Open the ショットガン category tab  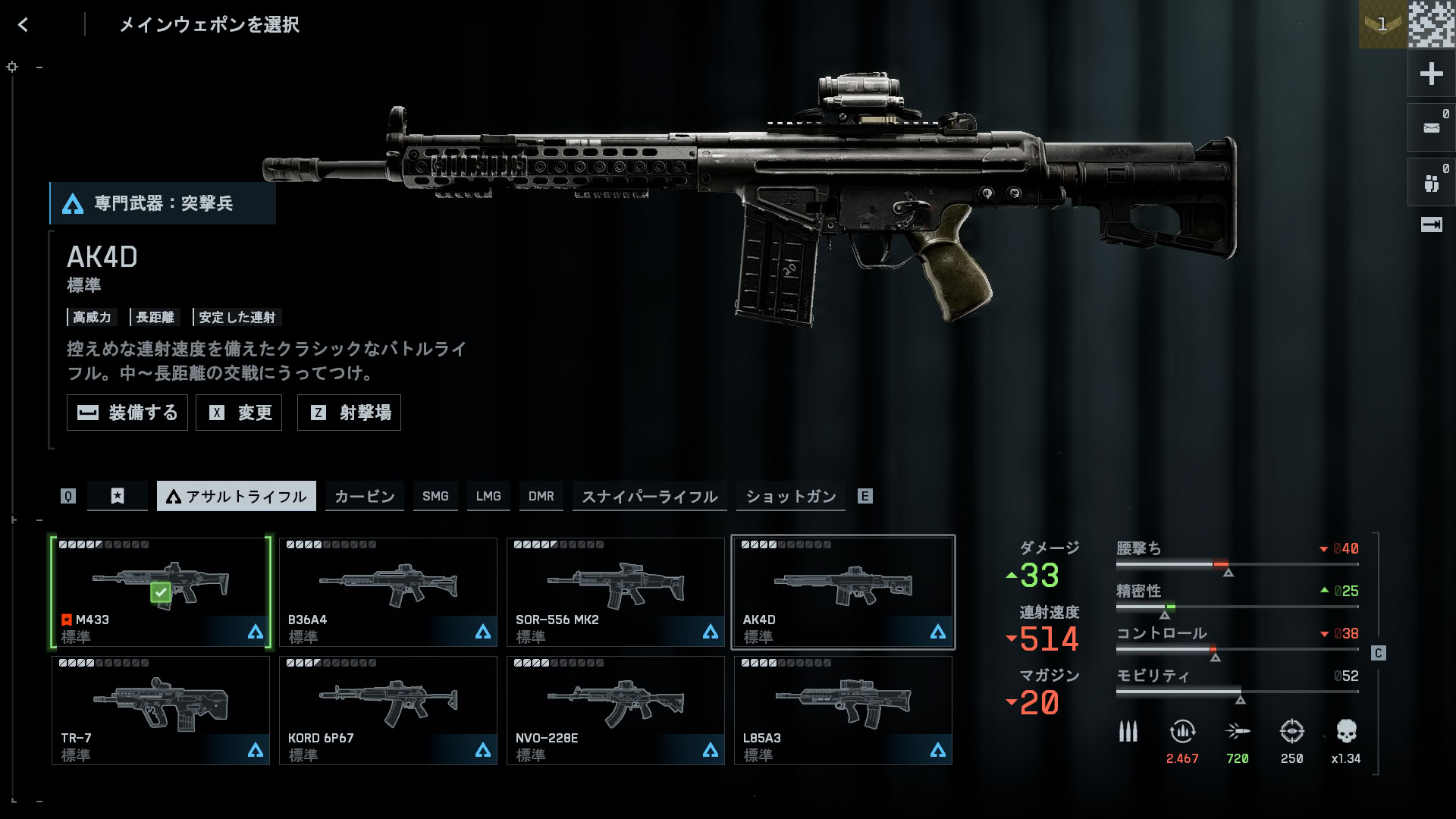791,496
